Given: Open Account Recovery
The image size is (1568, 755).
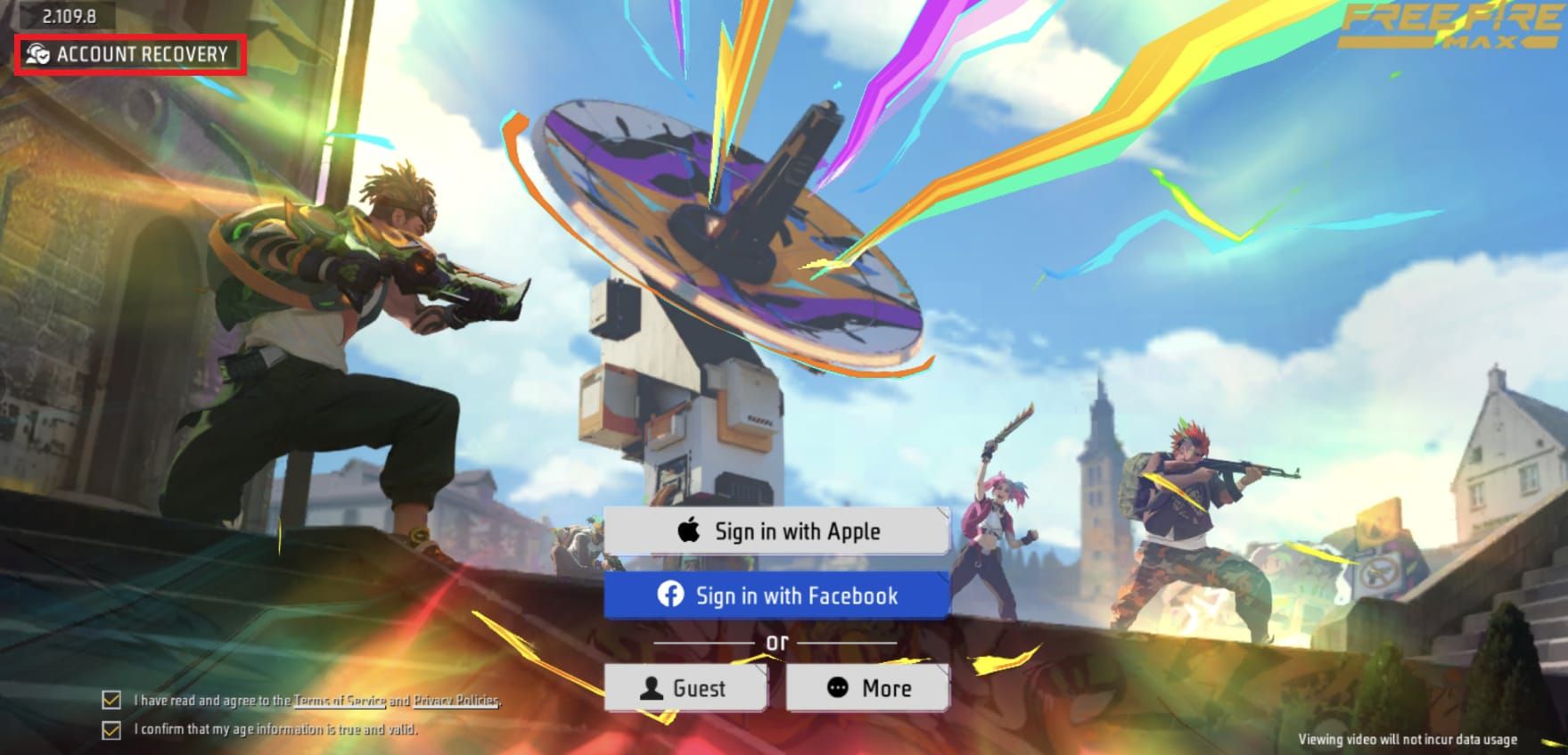Looking at the screenshot, I should [x=130, y=54].
